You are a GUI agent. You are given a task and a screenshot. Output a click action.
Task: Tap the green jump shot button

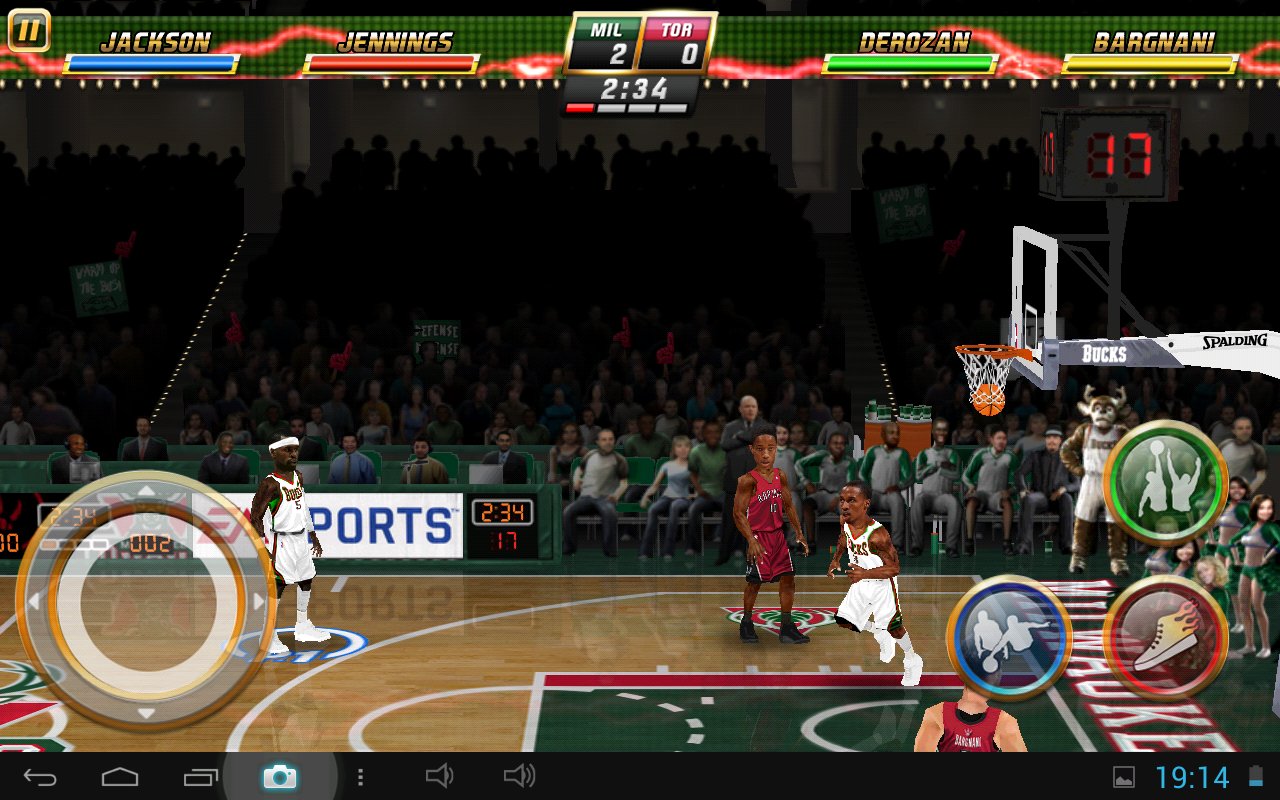click(1165, 481)
